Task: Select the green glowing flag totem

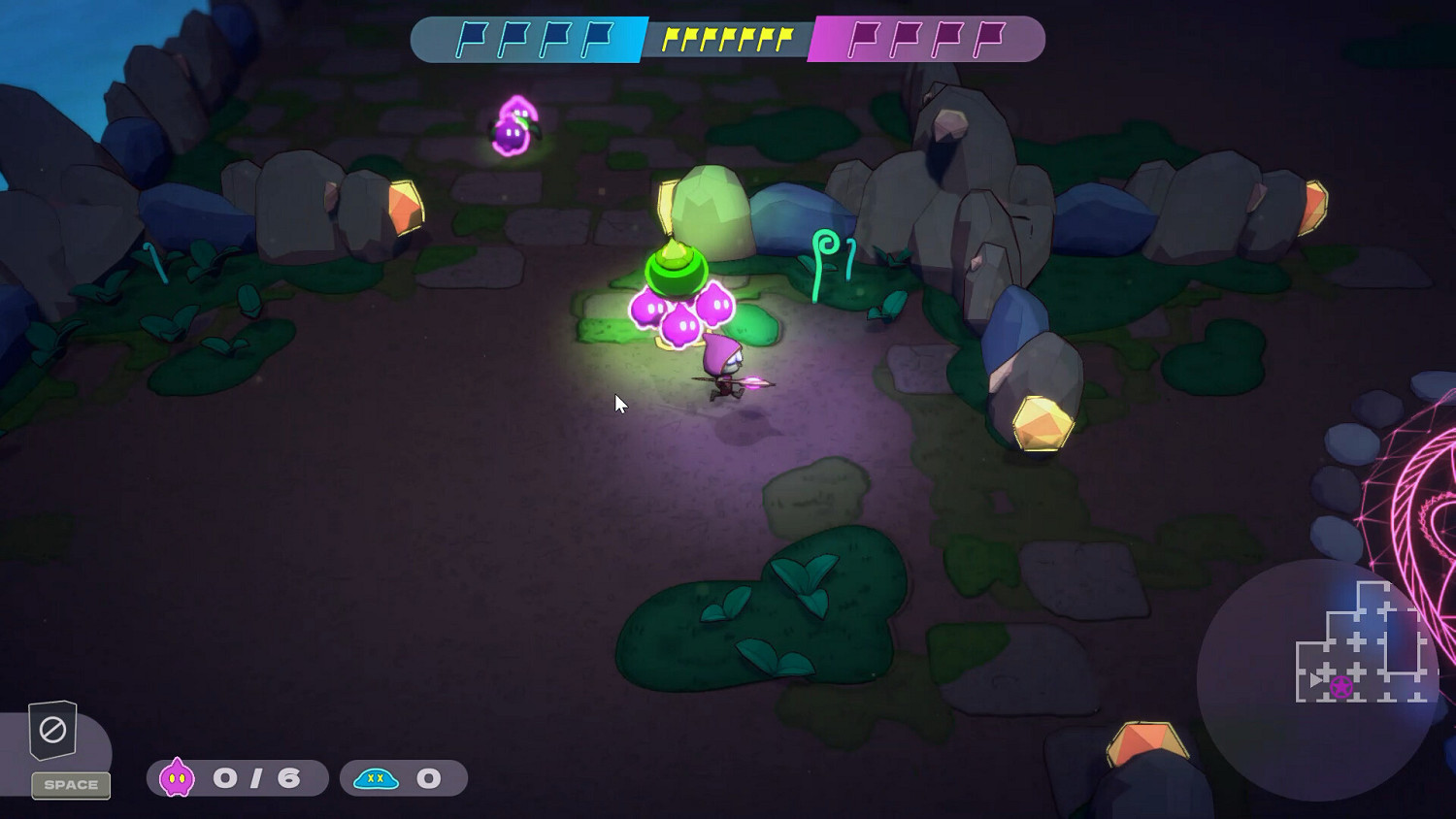Action: click(x=678, y=267)
